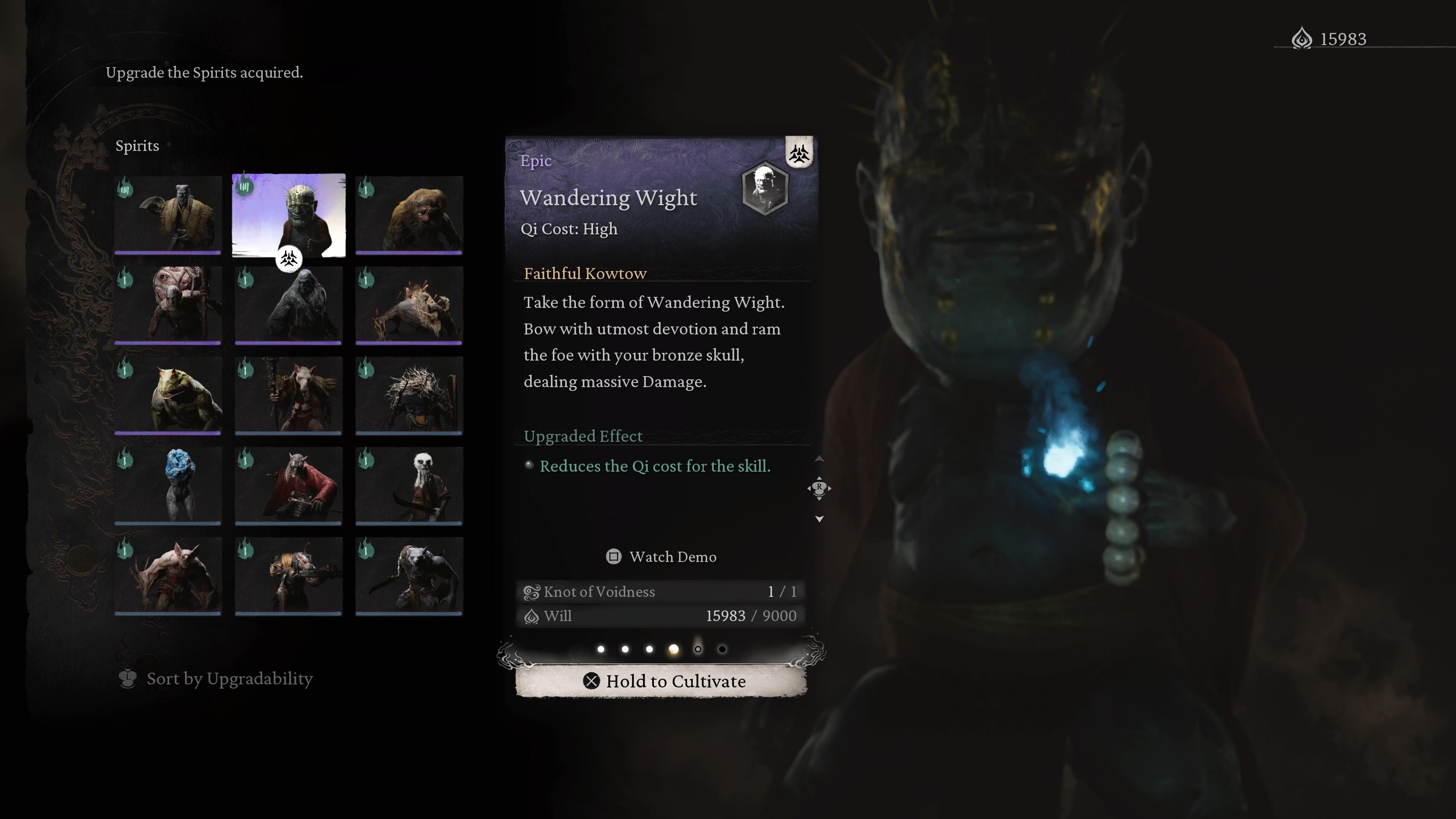The image size is (1456, 819).
Task: Select the spiky-backed beast spirit
Action: tap(409, 305)
